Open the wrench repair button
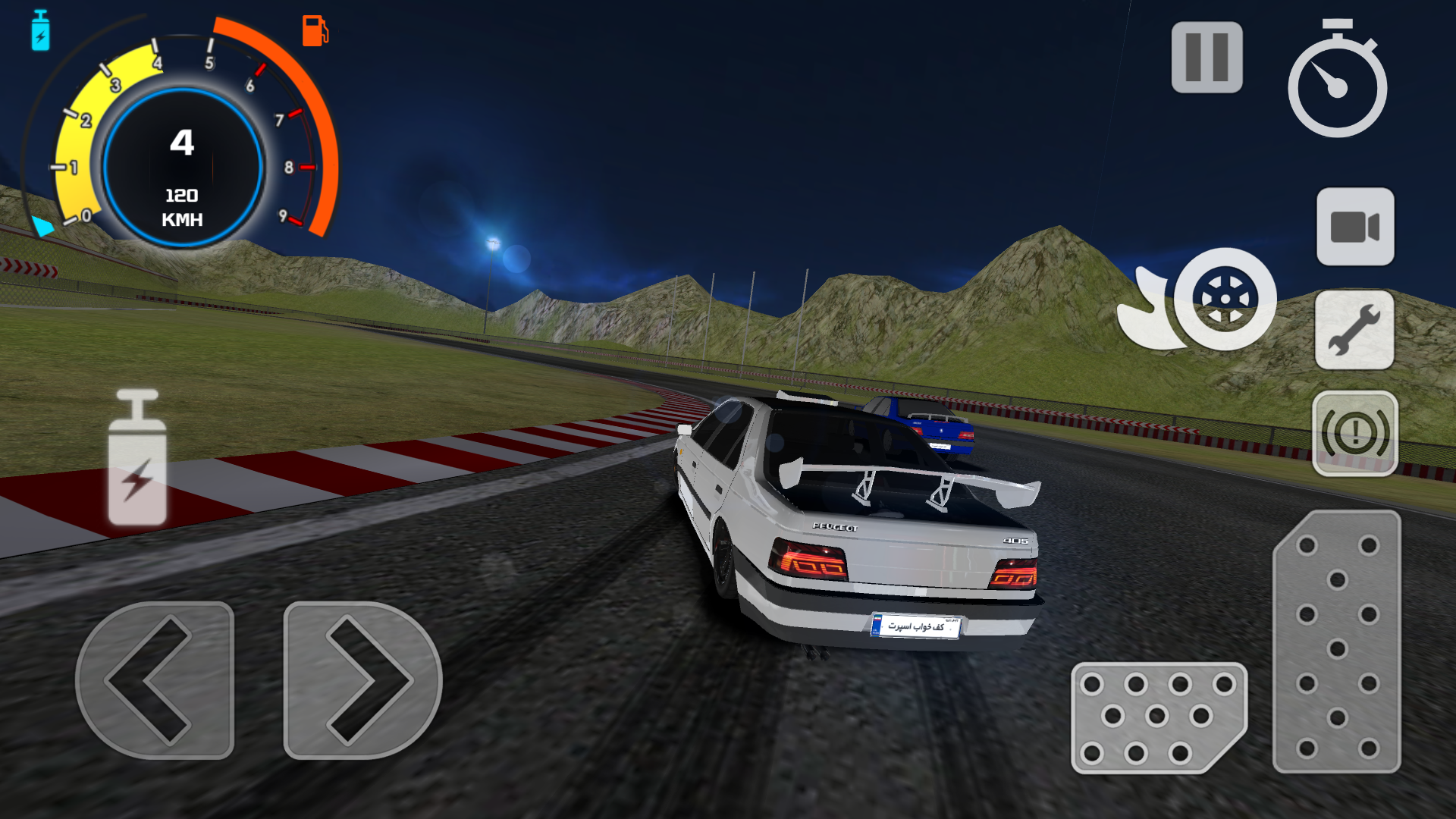The height and width of the screenshot is (819, 1456). 1354,331
